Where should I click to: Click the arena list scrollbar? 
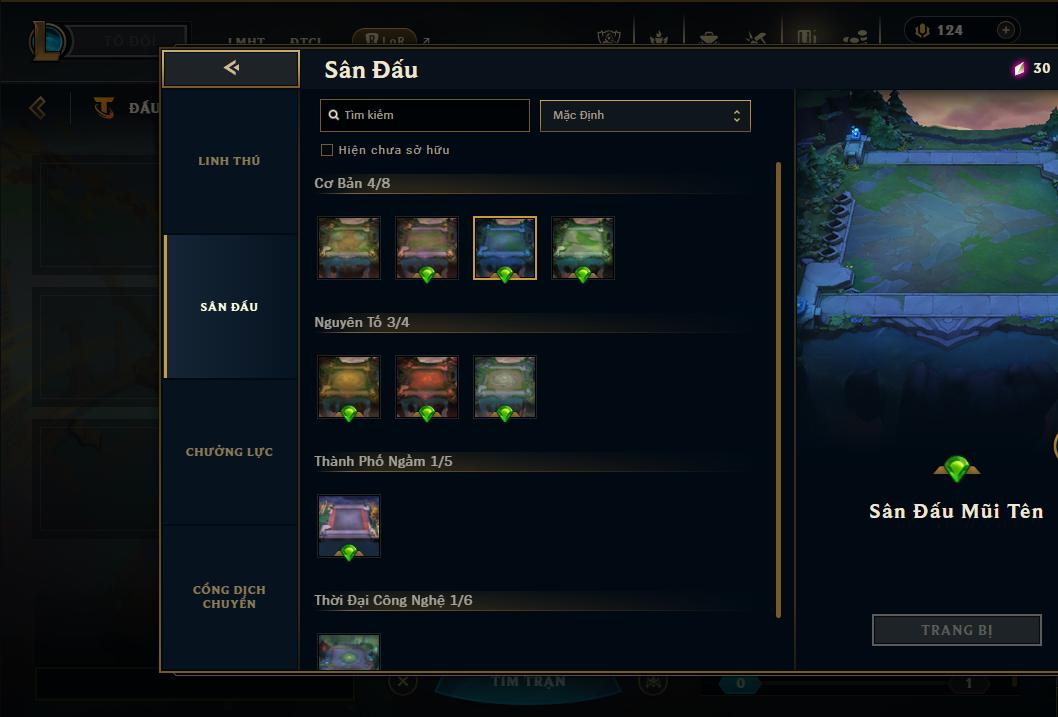pyautogui.click(x=779, y=390)
